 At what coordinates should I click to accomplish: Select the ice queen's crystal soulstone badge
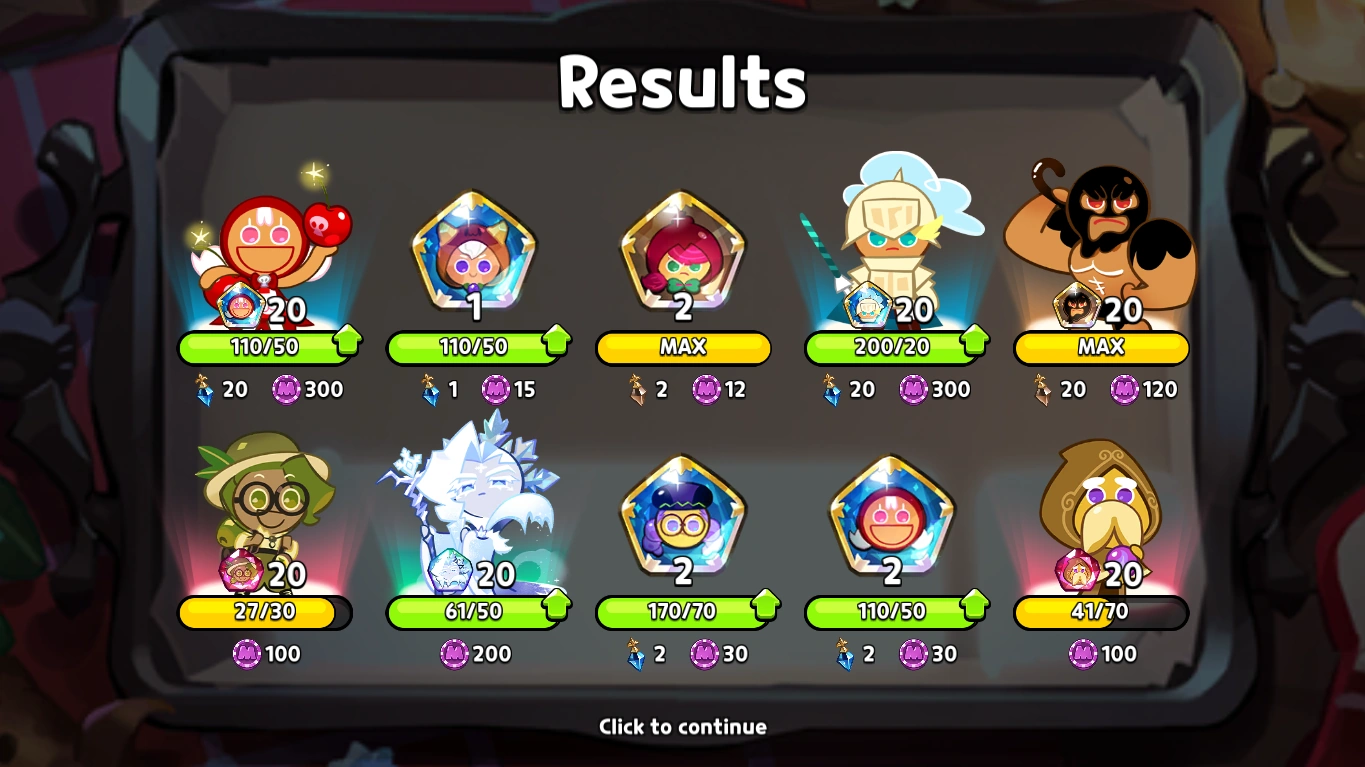pyautogui.click(x=448, y=567)
